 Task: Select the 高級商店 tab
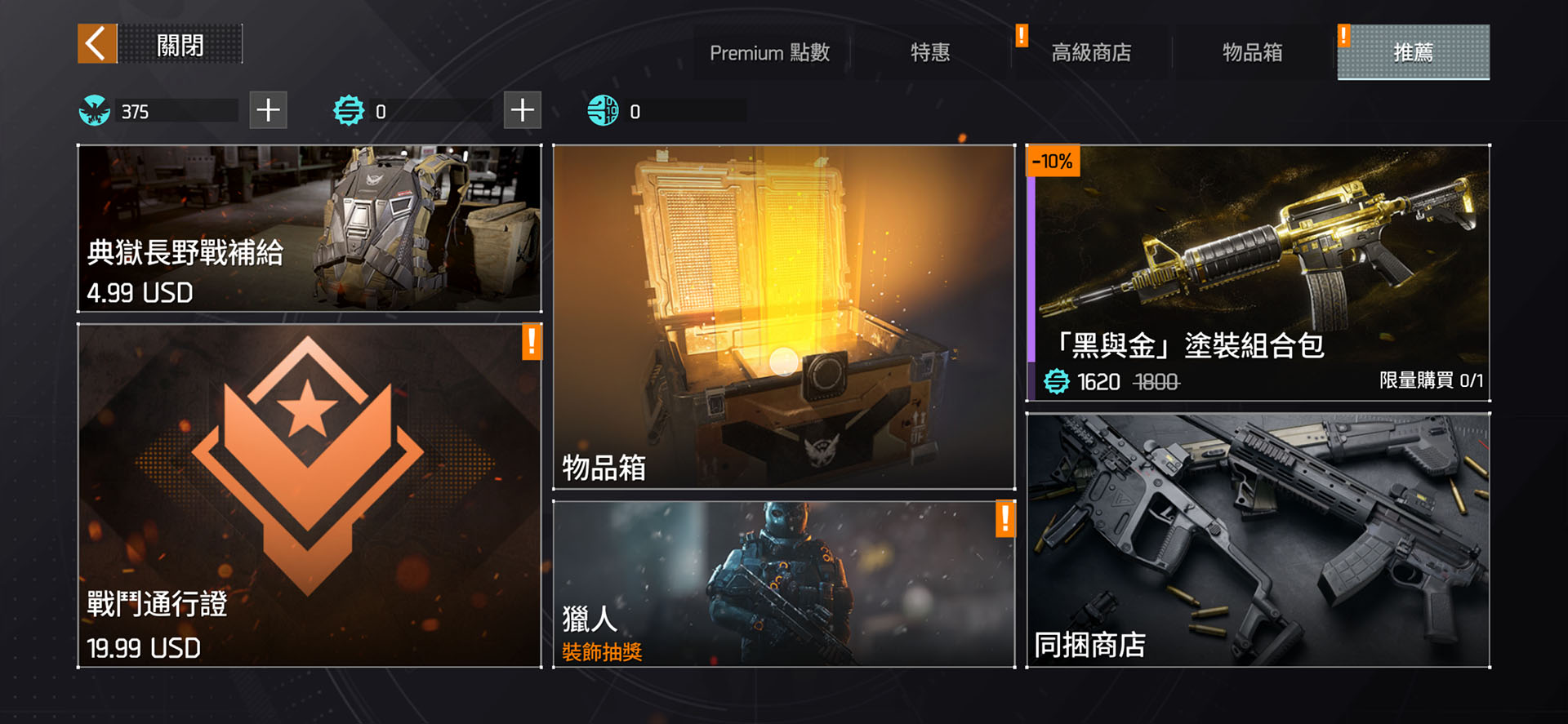click(x=1091, y=53)
